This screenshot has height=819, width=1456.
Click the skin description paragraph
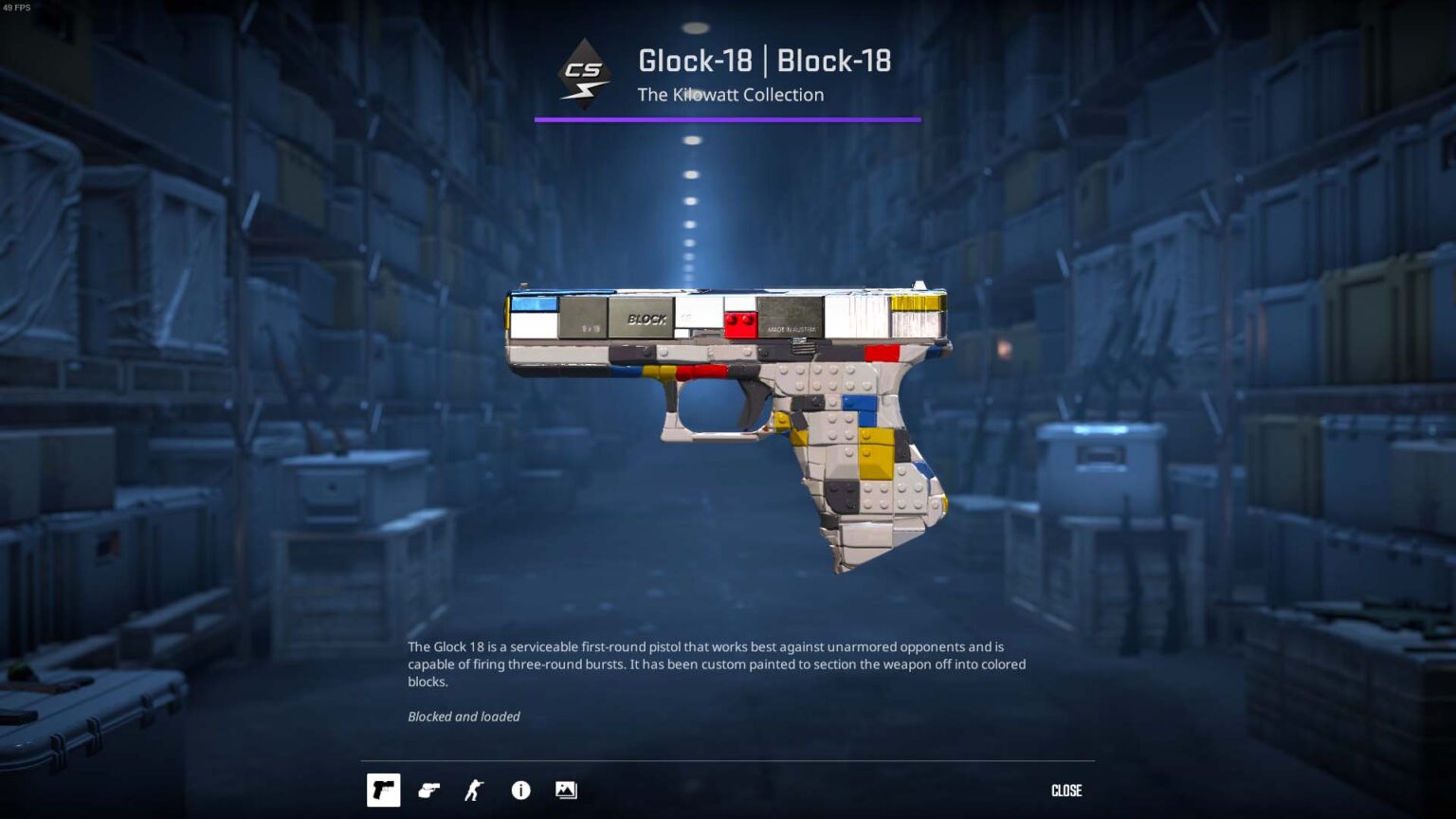pos(716,664)
